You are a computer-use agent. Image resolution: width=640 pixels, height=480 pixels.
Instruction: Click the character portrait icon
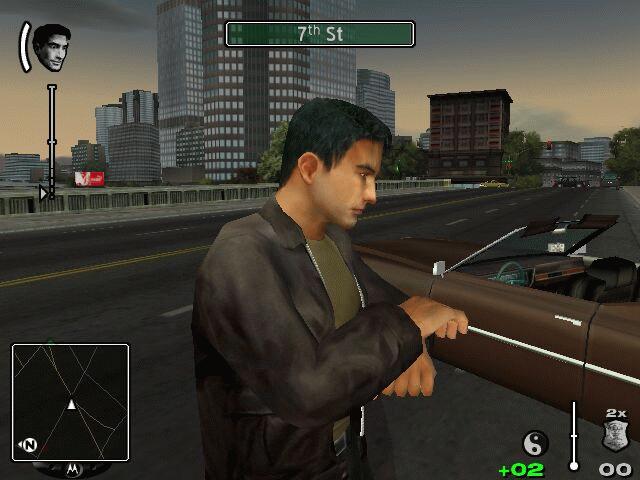[51, 47]
